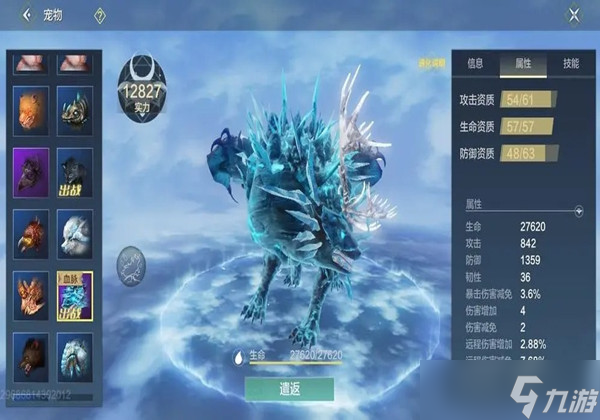Choose the purple-background dark beast pet
Image resolution: width=600 pixels, height=420 pixels.
31,170
